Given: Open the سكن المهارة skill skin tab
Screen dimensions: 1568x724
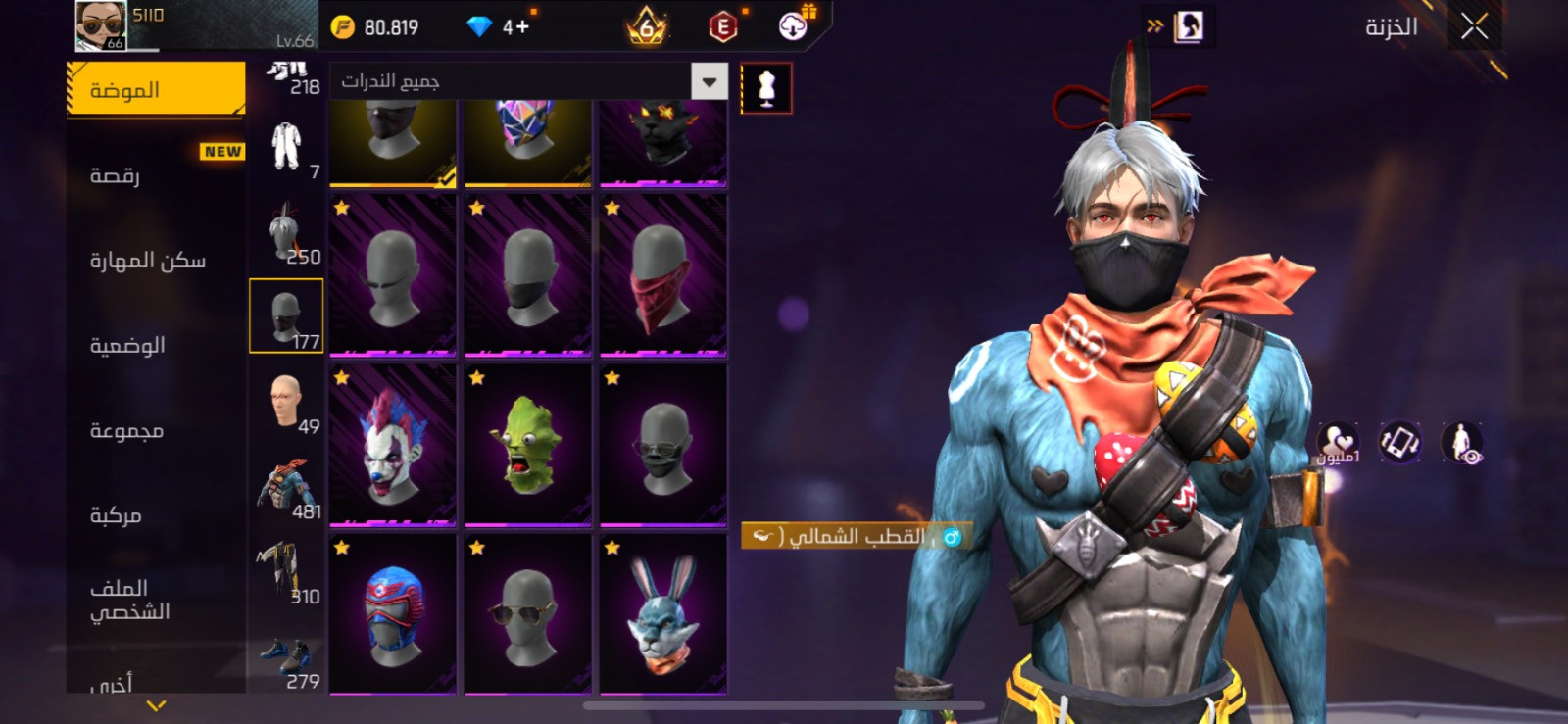Looking at the screenshot, I should (156, 261).
